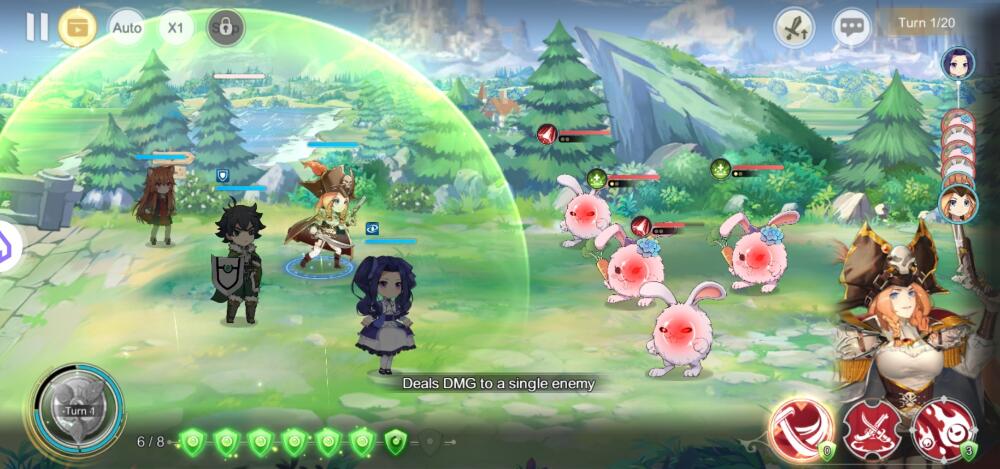Viewport: 1000px width, 469px height.
Task: Select brown-haired hero portrait in turn order
Action: tap(958, 203)
